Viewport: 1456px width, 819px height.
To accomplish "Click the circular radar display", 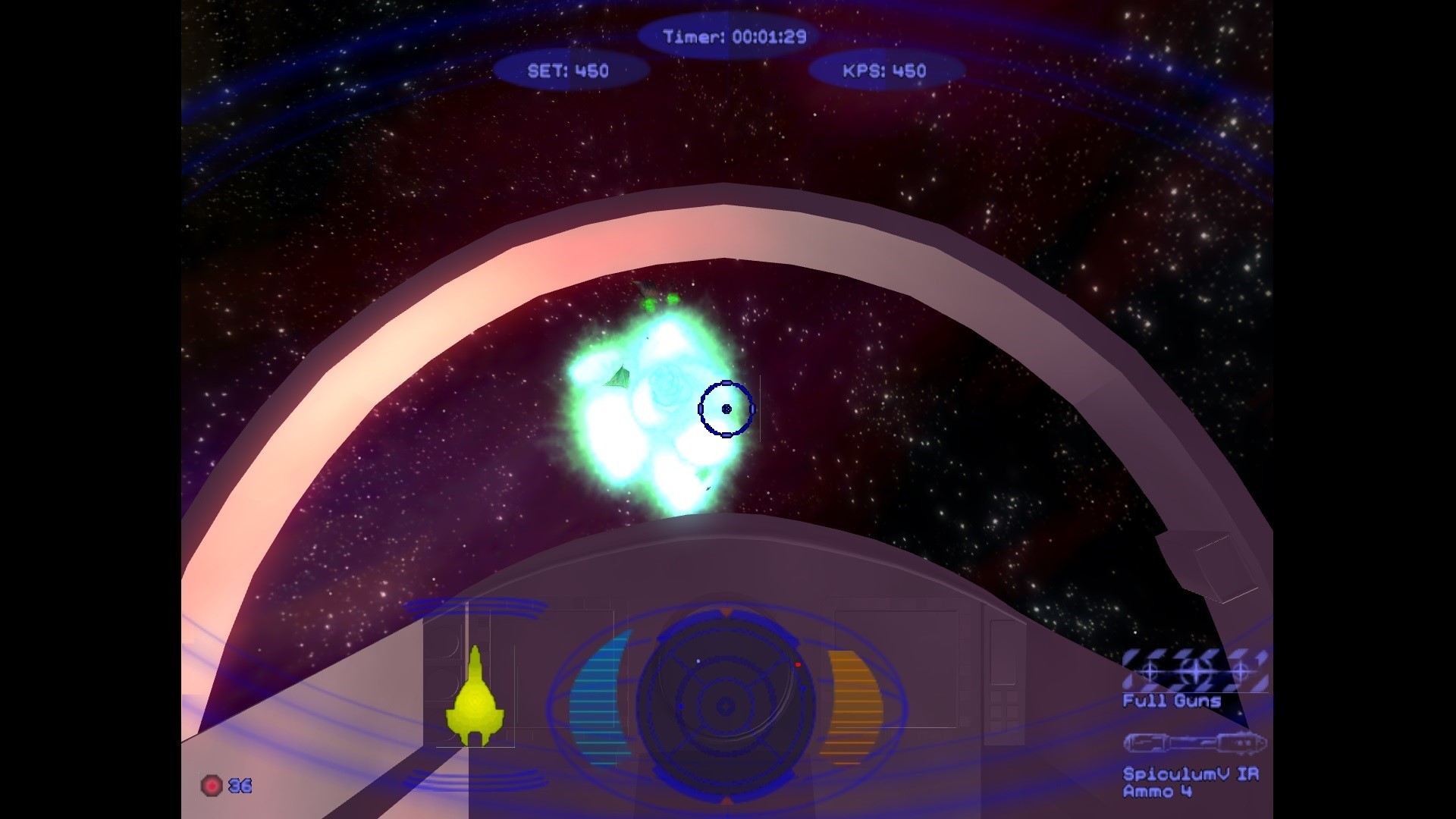I will [726, 705].
